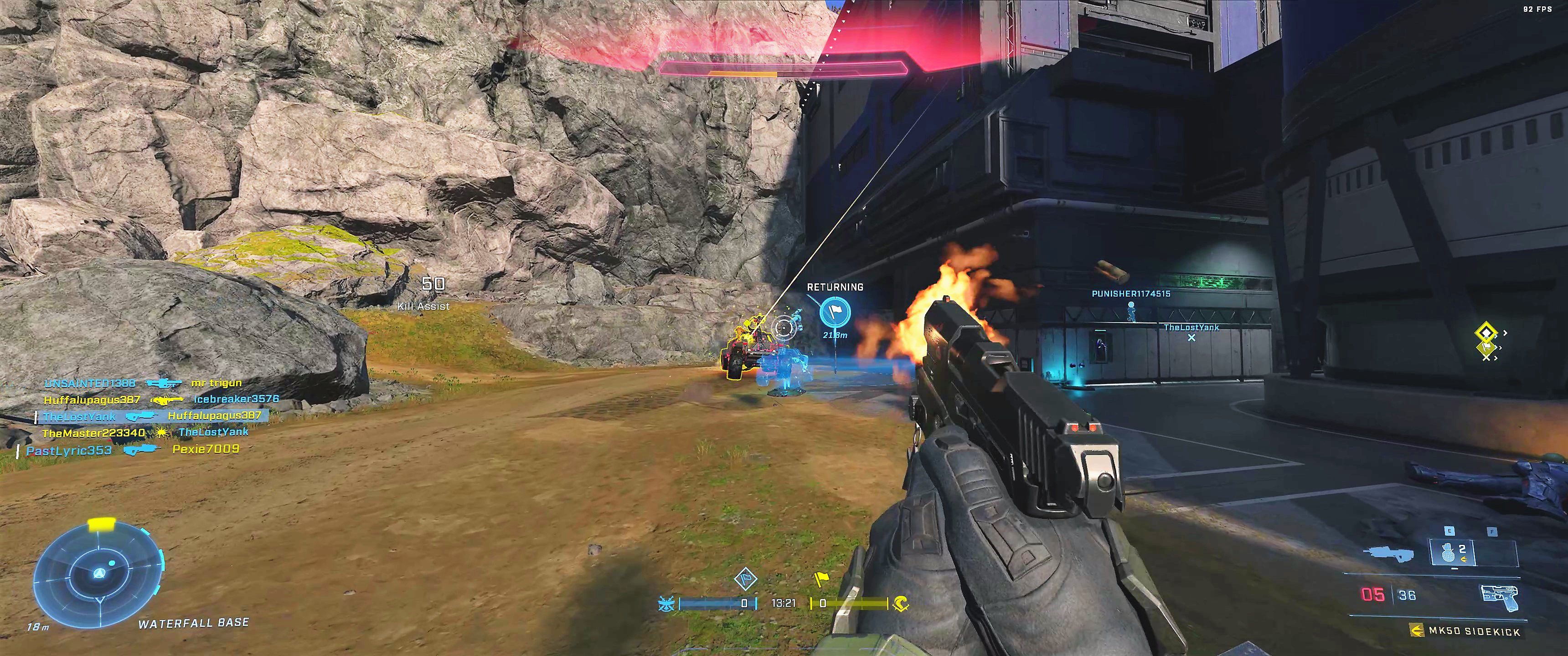This screenshot has height=656, width=1568.
Task: Select the yellow diamond objective waypoint
Action: click(x=1486, y=332)
